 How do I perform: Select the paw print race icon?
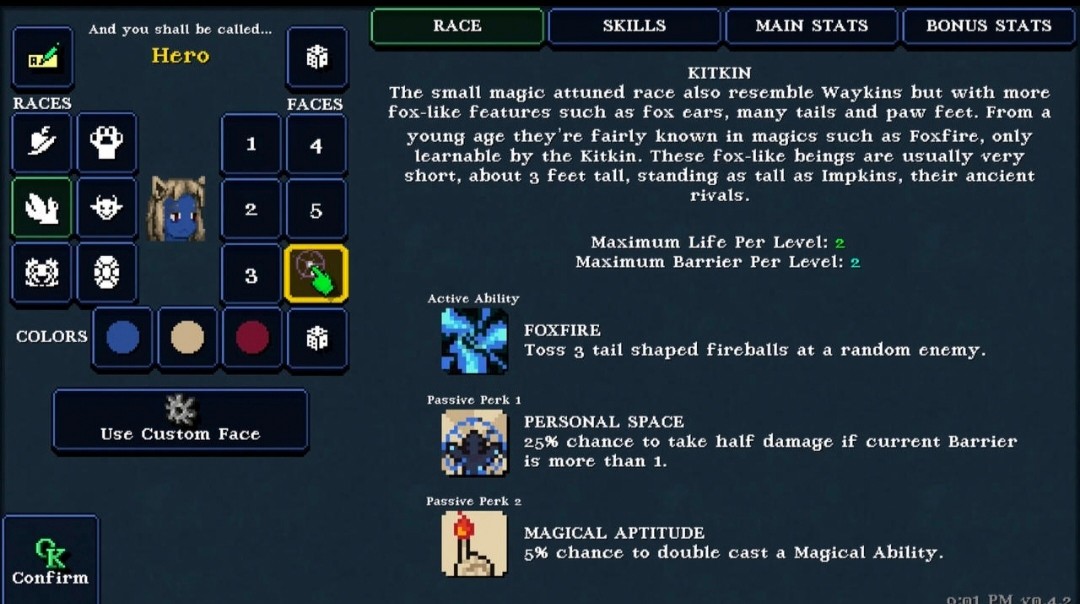coord(106,143)
